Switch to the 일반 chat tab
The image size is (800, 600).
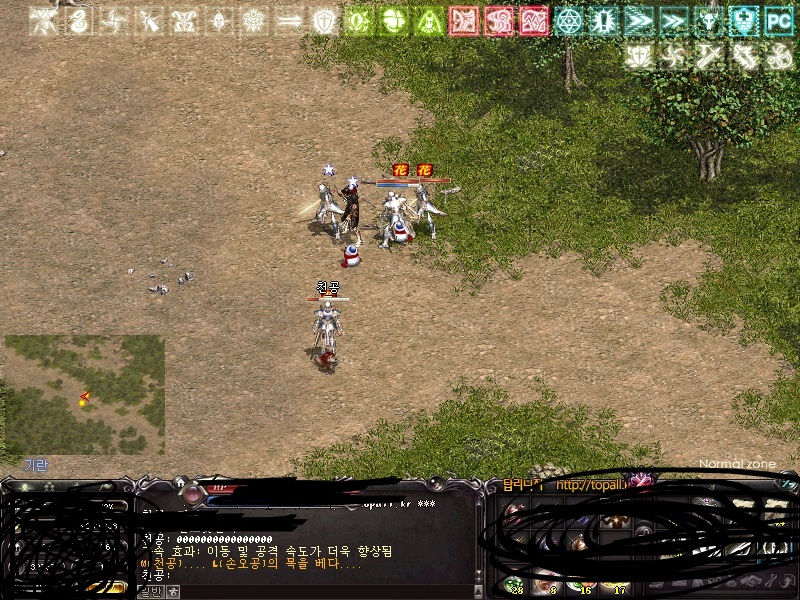click(149, 592)
